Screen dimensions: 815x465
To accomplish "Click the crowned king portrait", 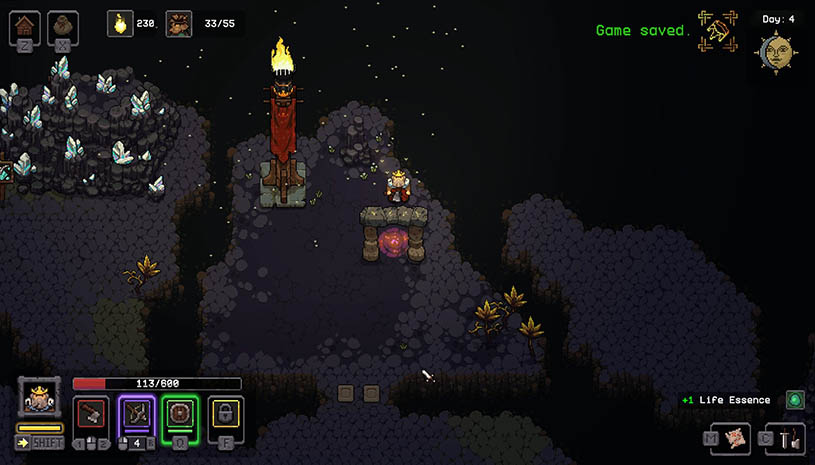I will [39, 398].
